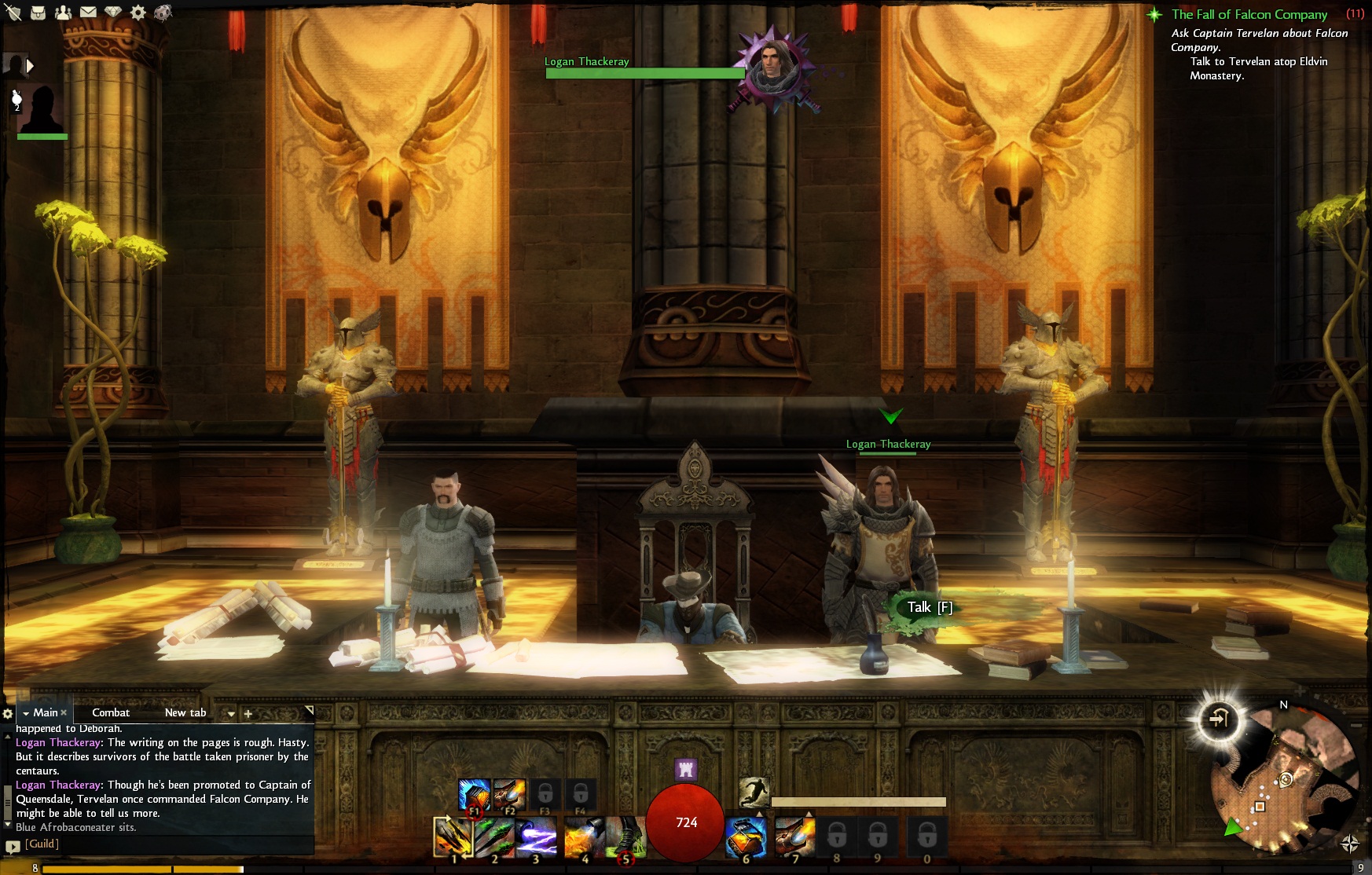Open the contacts and party icon
Screen dimensions: 1372x875
(x=63, y=13)
